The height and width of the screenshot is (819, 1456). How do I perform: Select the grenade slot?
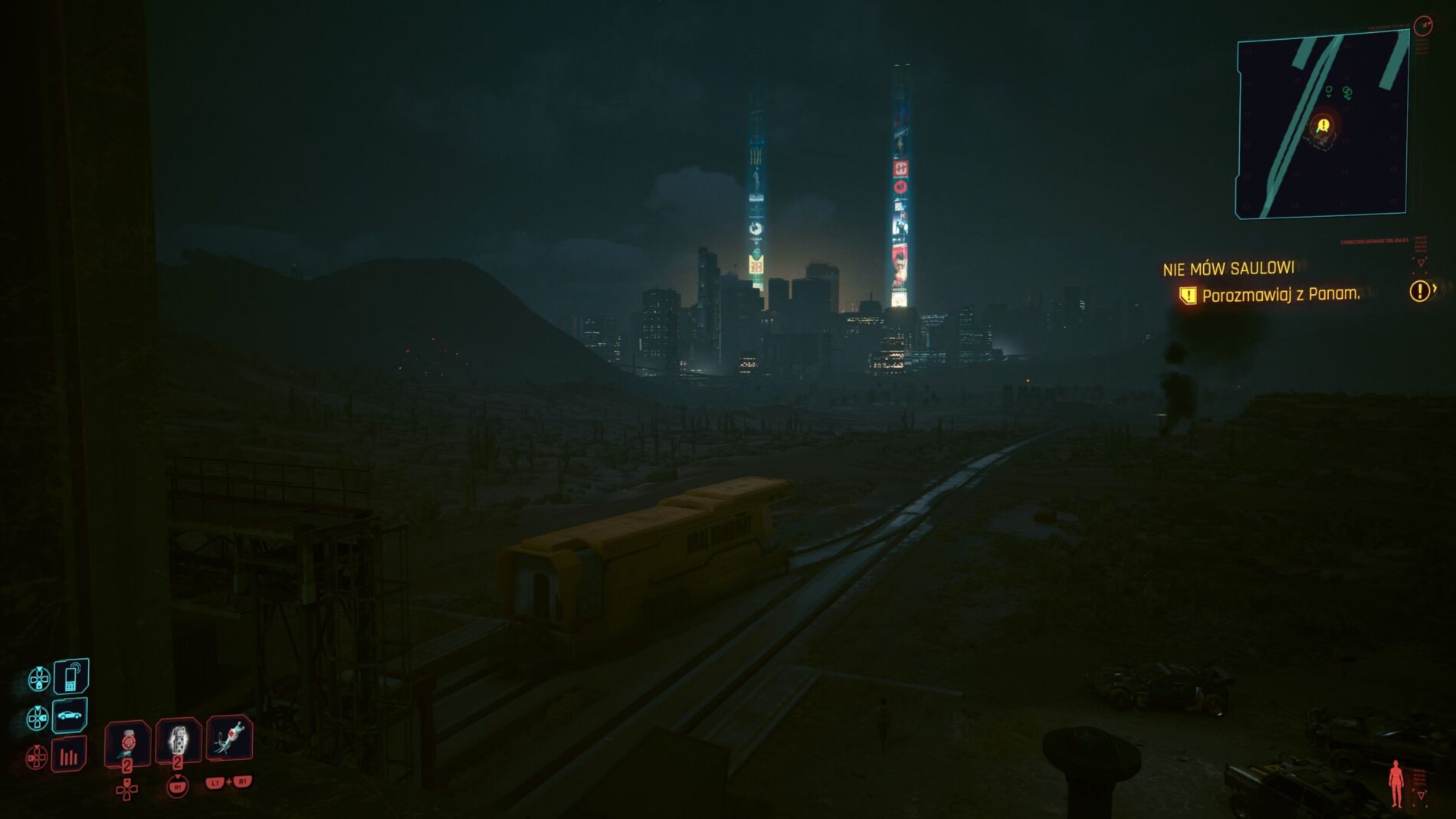pos(179,740)
